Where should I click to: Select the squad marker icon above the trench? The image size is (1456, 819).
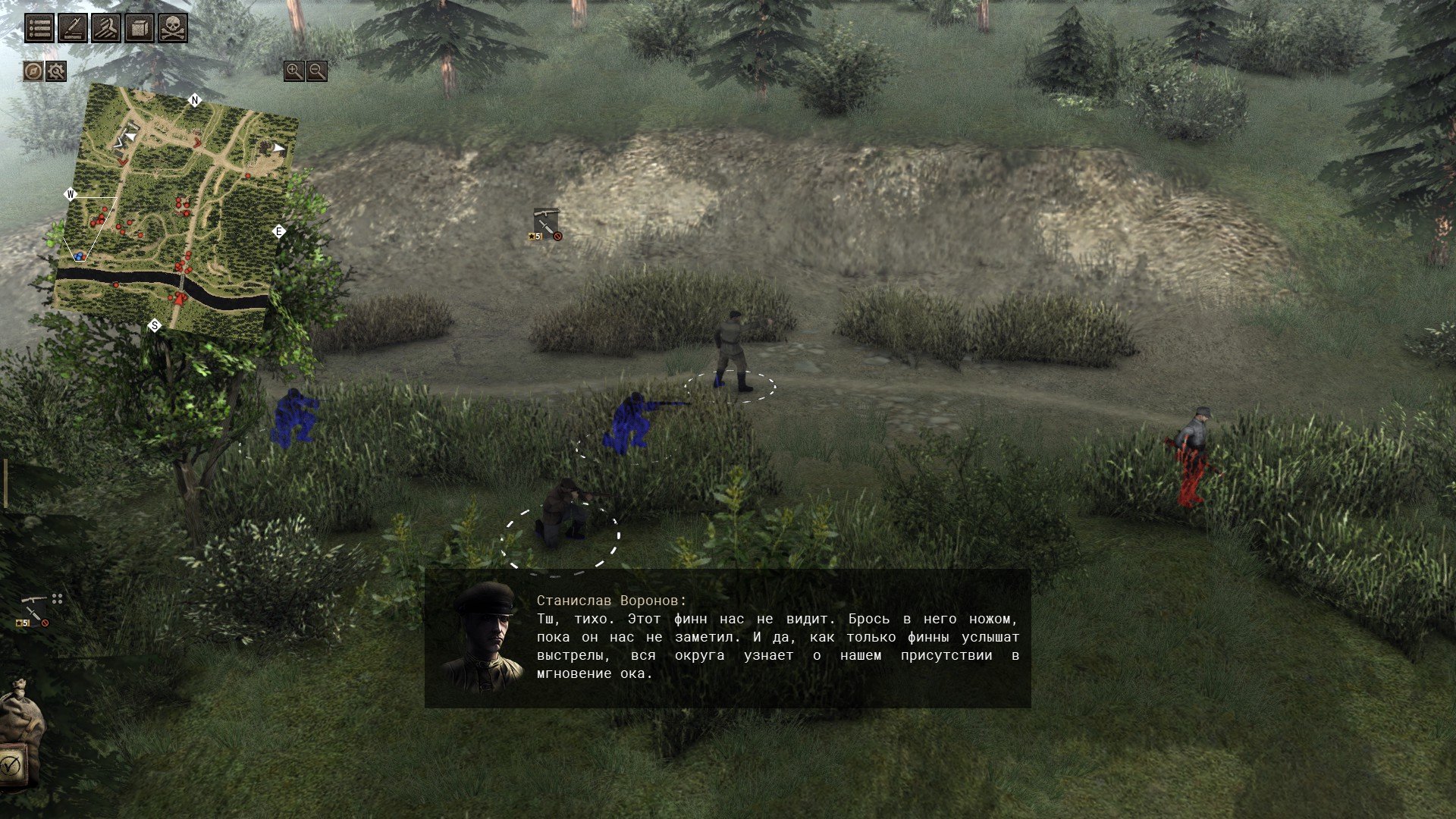546,224
